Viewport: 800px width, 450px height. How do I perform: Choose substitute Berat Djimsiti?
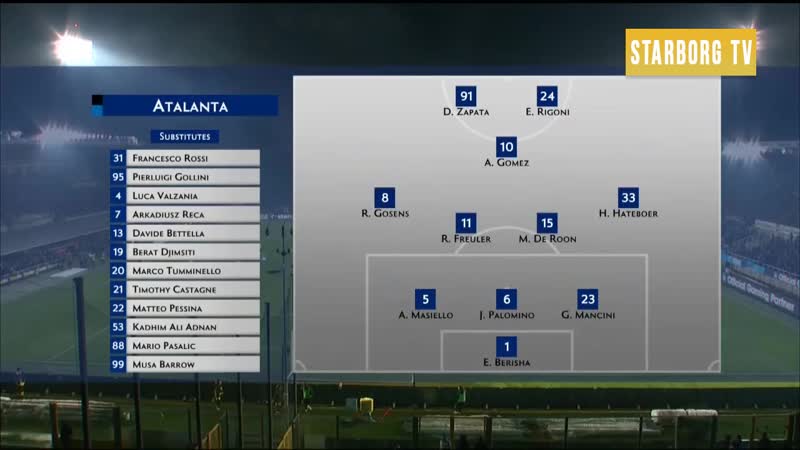(x=185, y=252)
